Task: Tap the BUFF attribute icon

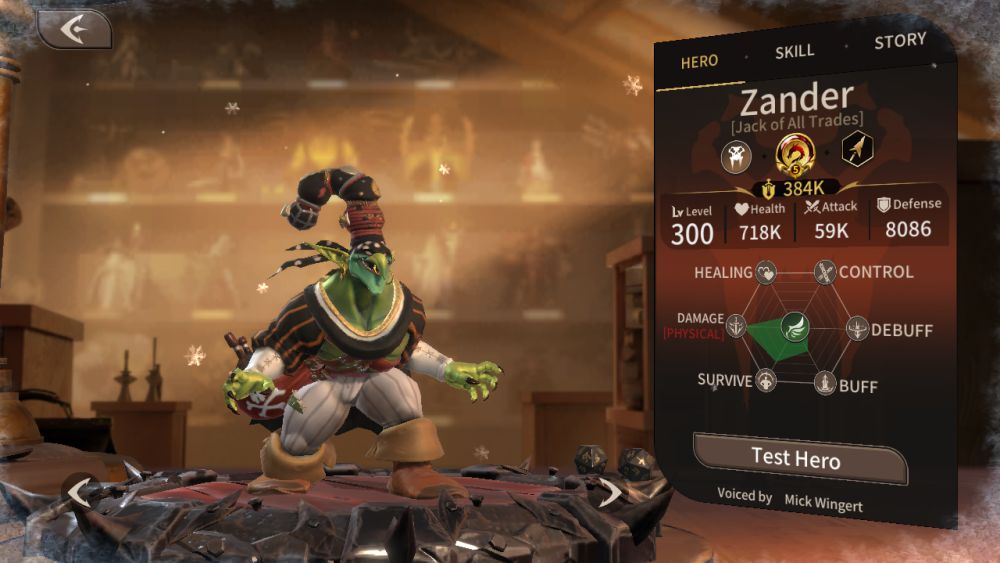Action: click(825, 383)
